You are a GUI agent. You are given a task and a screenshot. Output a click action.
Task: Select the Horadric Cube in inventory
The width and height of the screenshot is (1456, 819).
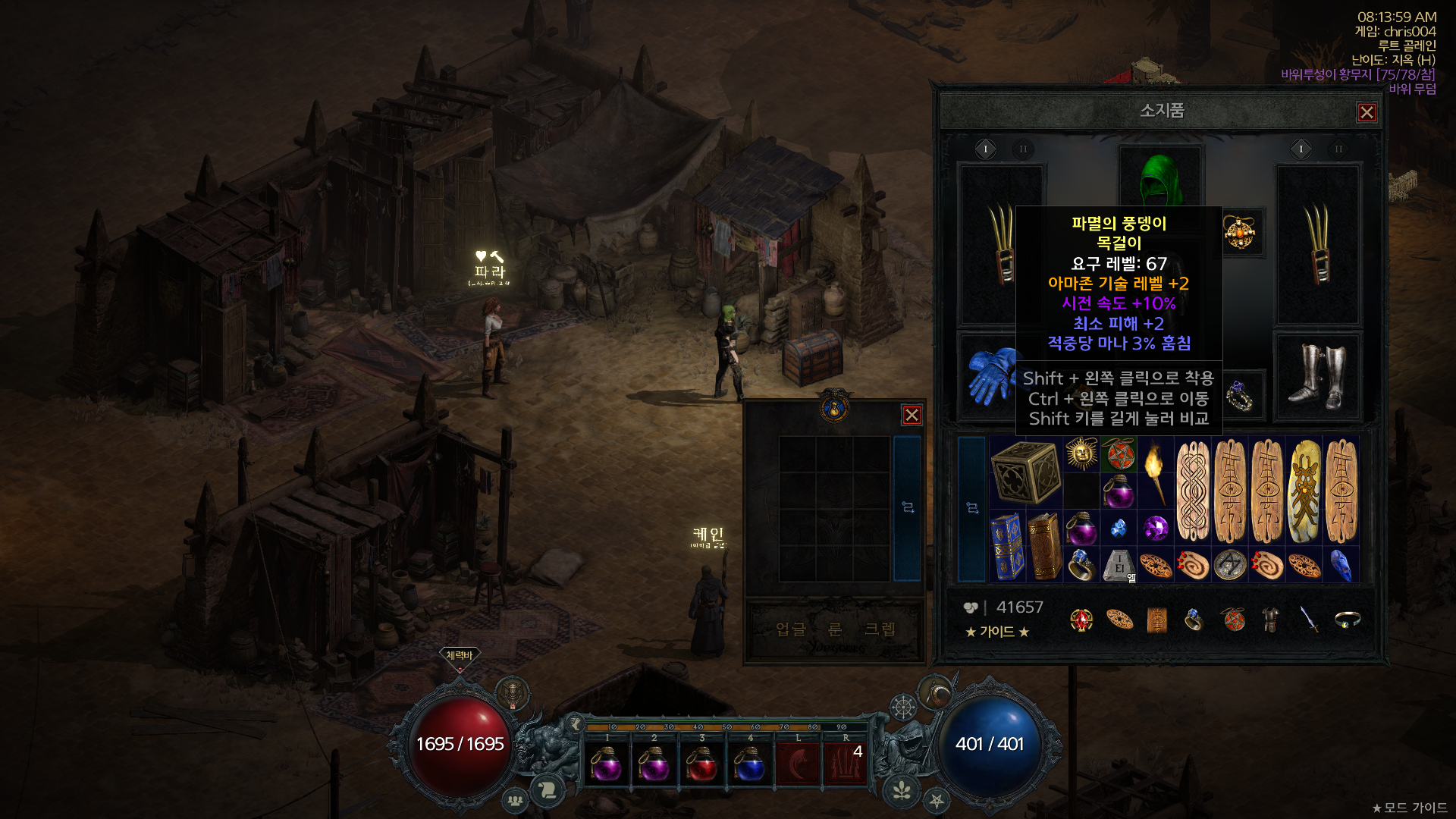tap(1025, 472)
